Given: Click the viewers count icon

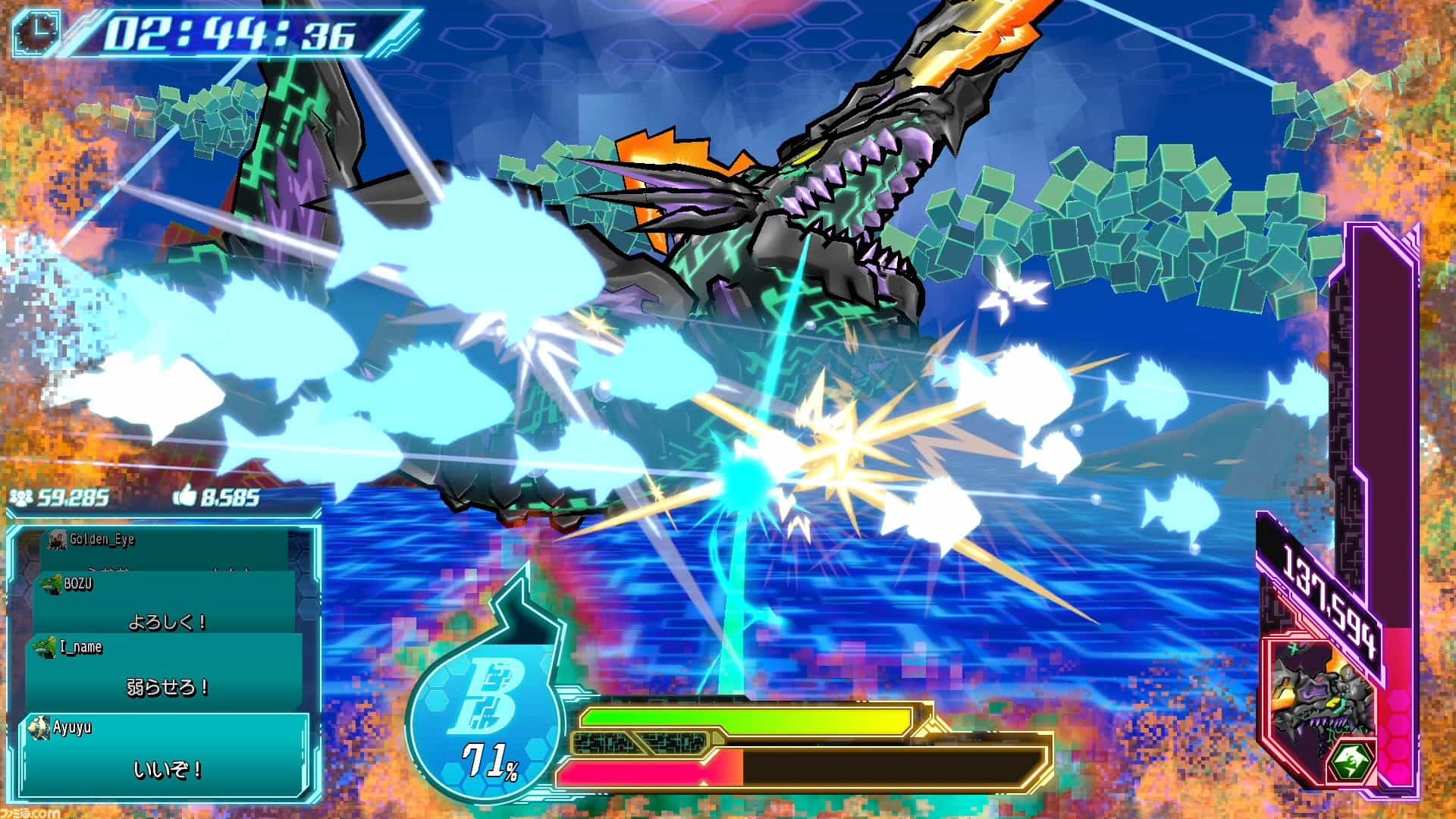Looking at the screenshot, I should coord(21,497).
